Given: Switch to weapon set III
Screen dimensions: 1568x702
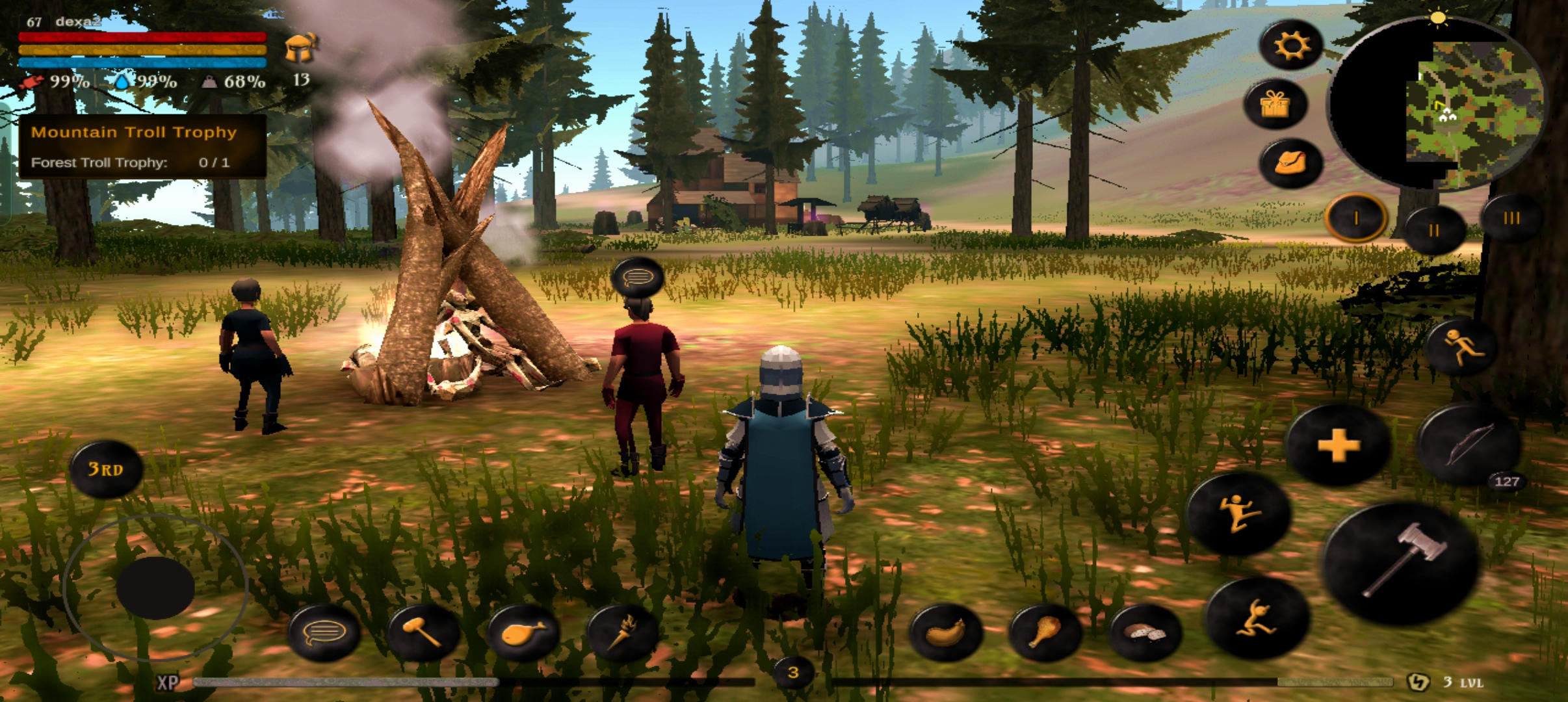Looking at the screenshot, I should [x=1511, y=218].
